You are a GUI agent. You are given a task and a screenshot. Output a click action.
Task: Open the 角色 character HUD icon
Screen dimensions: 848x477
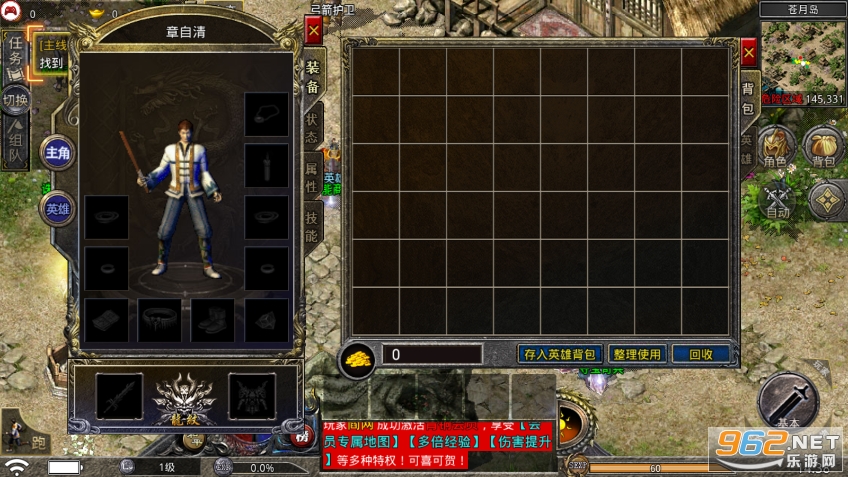[x=774, y=147]
